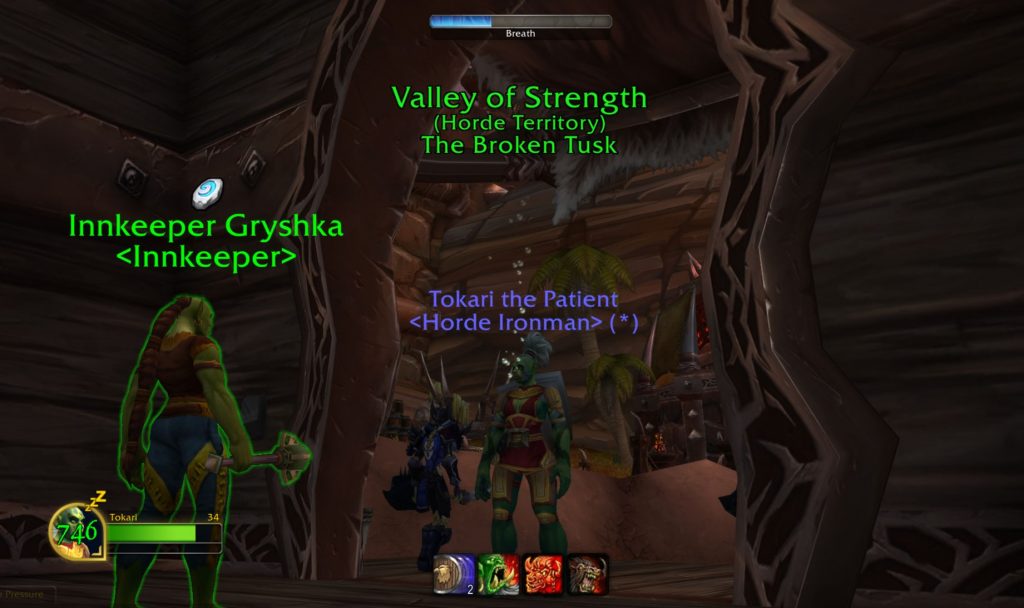1024x608 pixels.
Task: Click the dark snarling wolf ability icon
Action: tap(588, 575)
